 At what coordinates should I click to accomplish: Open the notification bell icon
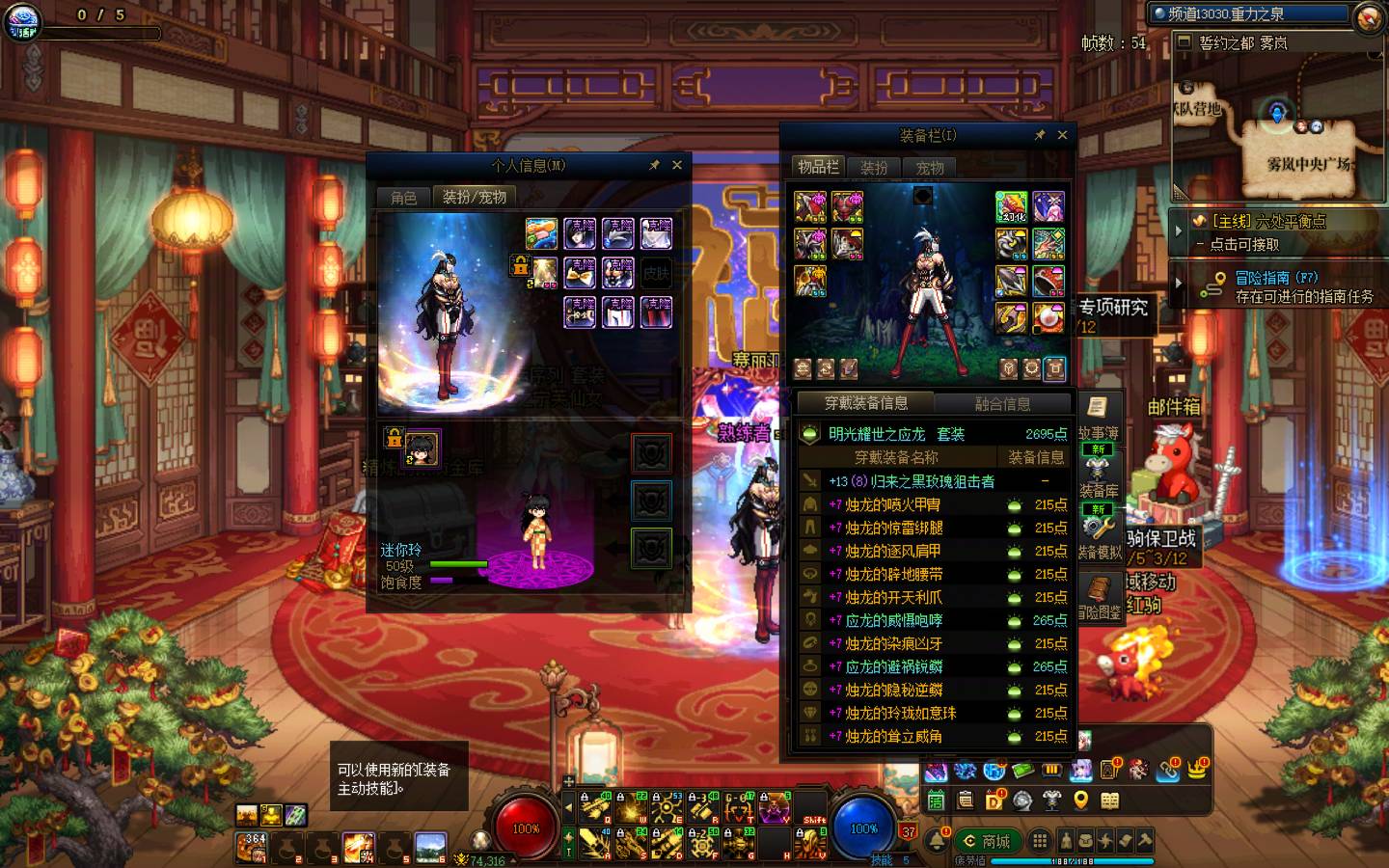936,840
